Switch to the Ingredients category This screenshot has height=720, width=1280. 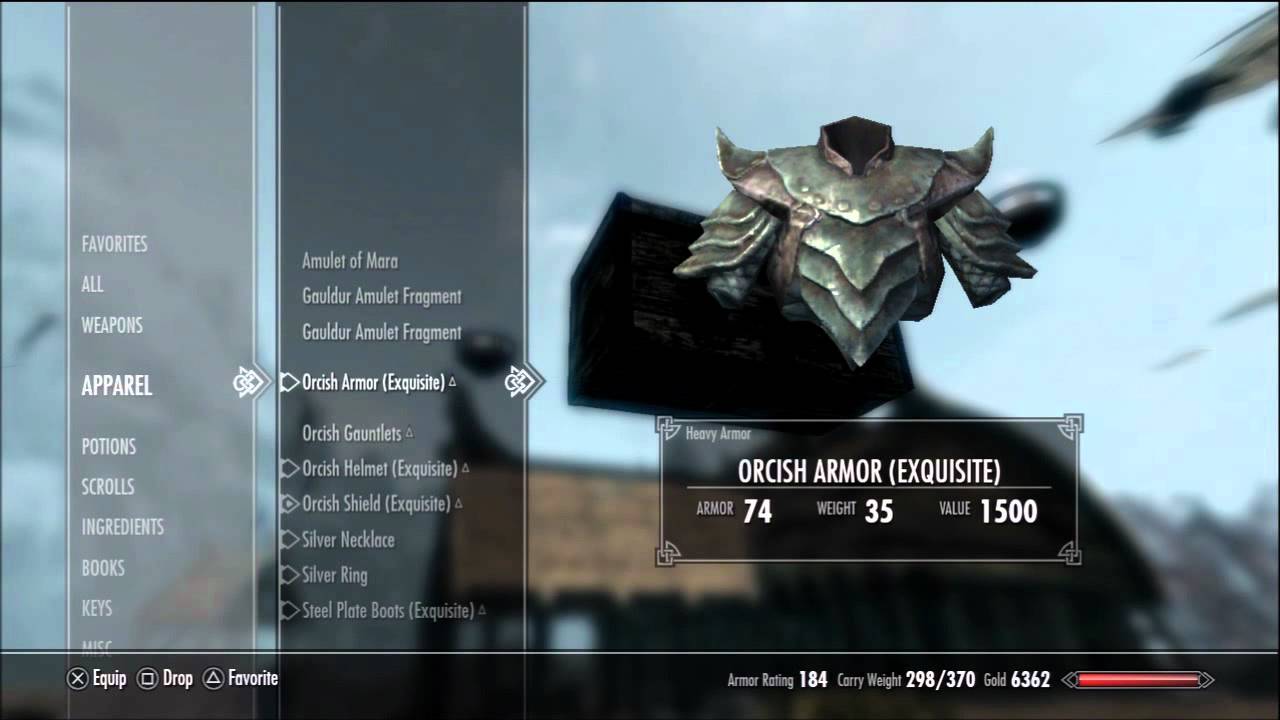click(122, 527)
